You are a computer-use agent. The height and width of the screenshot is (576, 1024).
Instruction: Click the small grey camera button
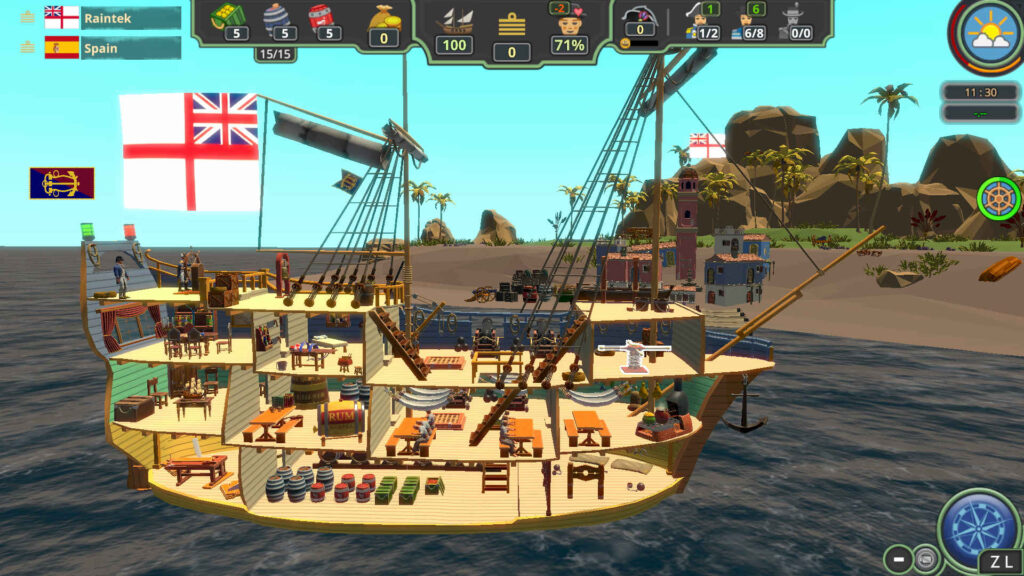926,559
